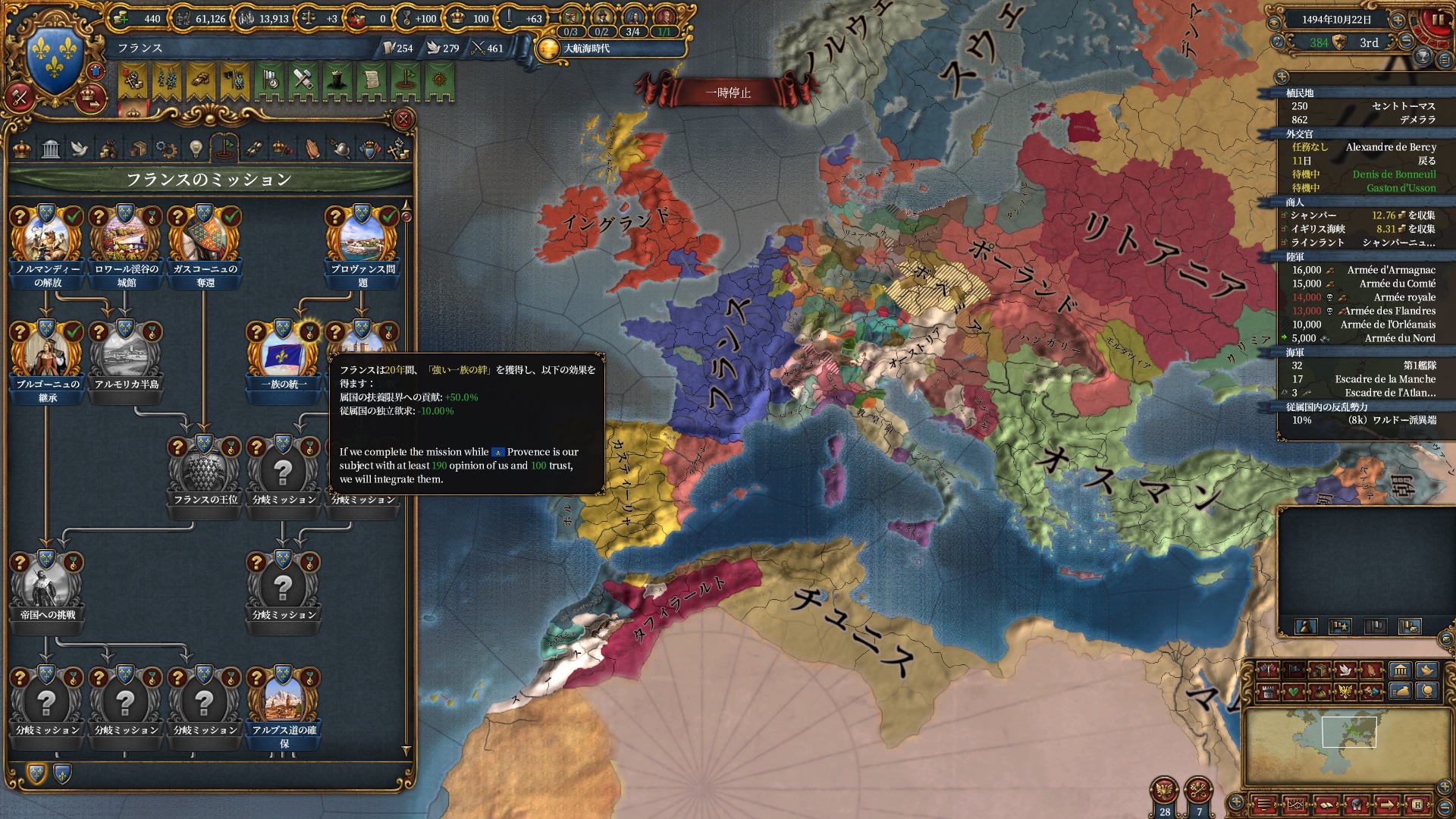Click the France coat of arms shield
Viewport: 1456px width, 819px height.
54,58
